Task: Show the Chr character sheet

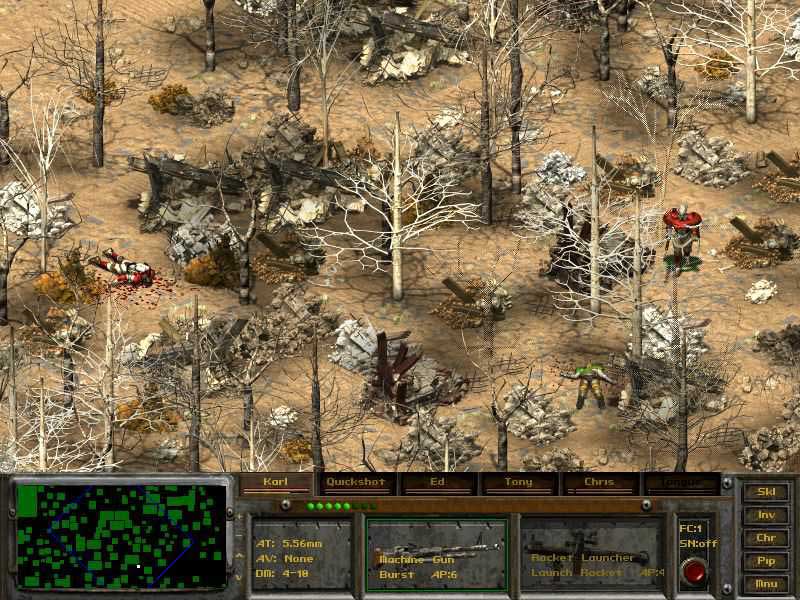Action: pyautogui.click(x=766, y=538)
